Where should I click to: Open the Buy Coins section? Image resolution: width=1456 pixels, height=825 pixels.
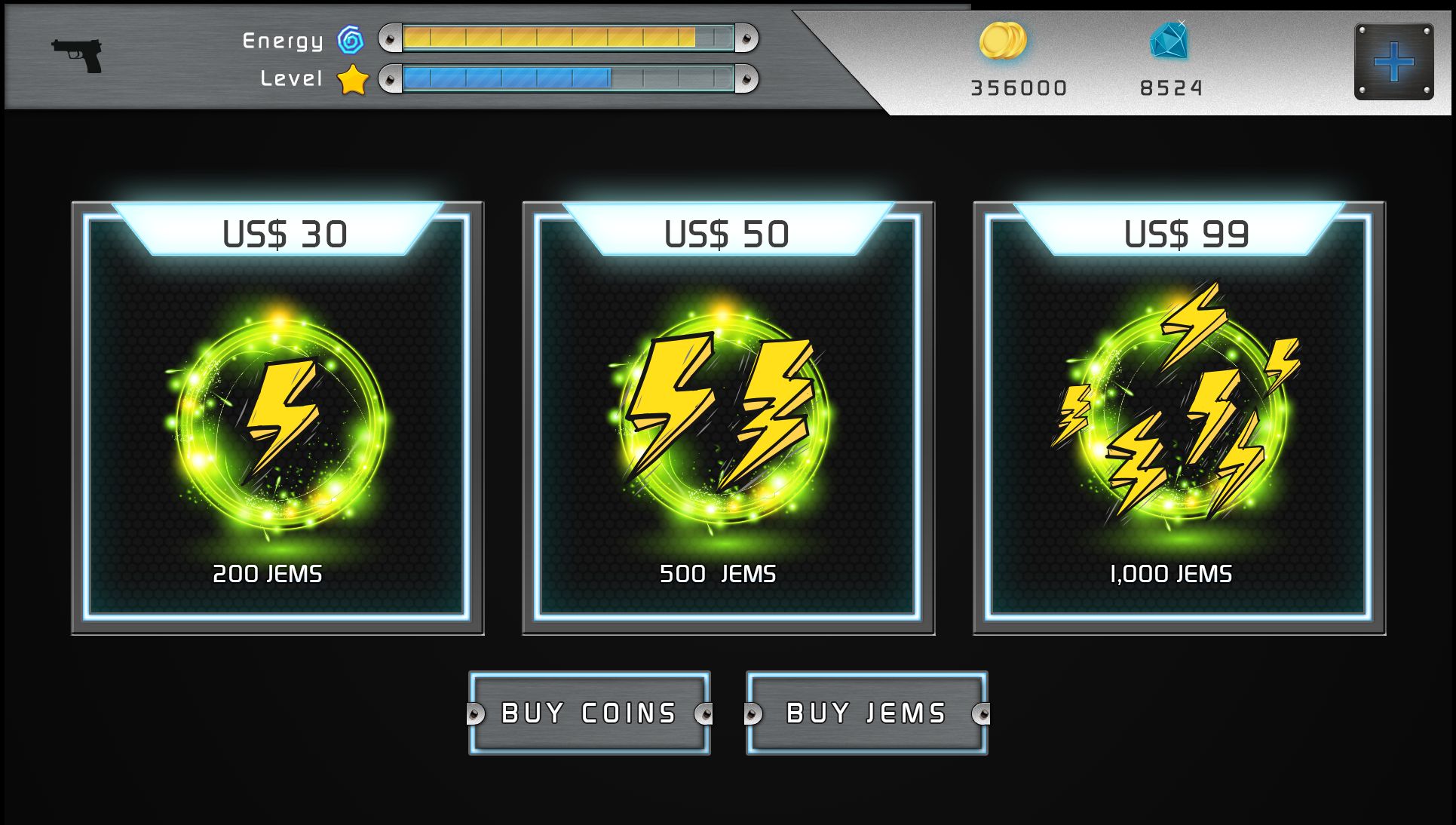tap(589, 713)
